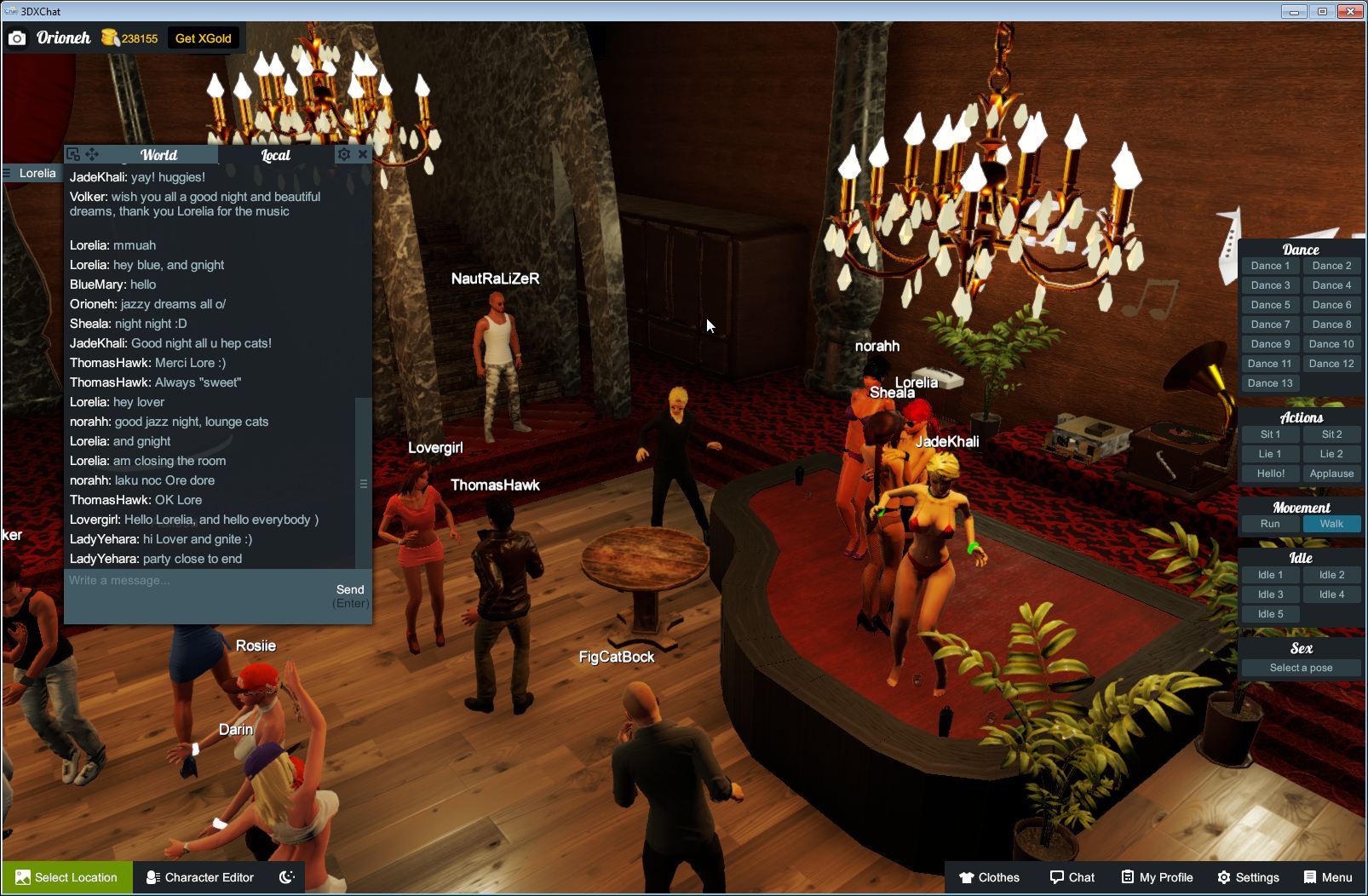
Task: Click the Settings gear icon in the bottom bar
Action: point(1223,877)
